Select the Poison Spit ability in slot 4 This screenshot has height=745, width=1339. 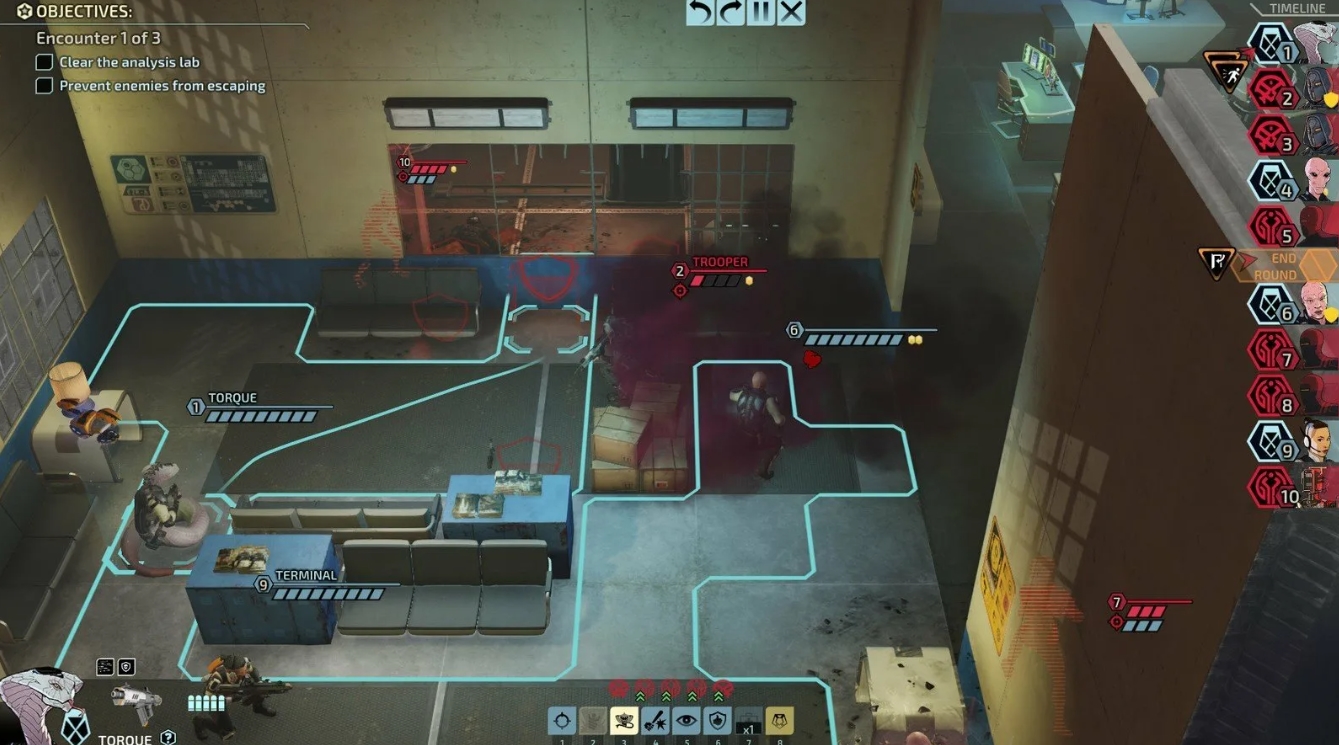[655, 720]
